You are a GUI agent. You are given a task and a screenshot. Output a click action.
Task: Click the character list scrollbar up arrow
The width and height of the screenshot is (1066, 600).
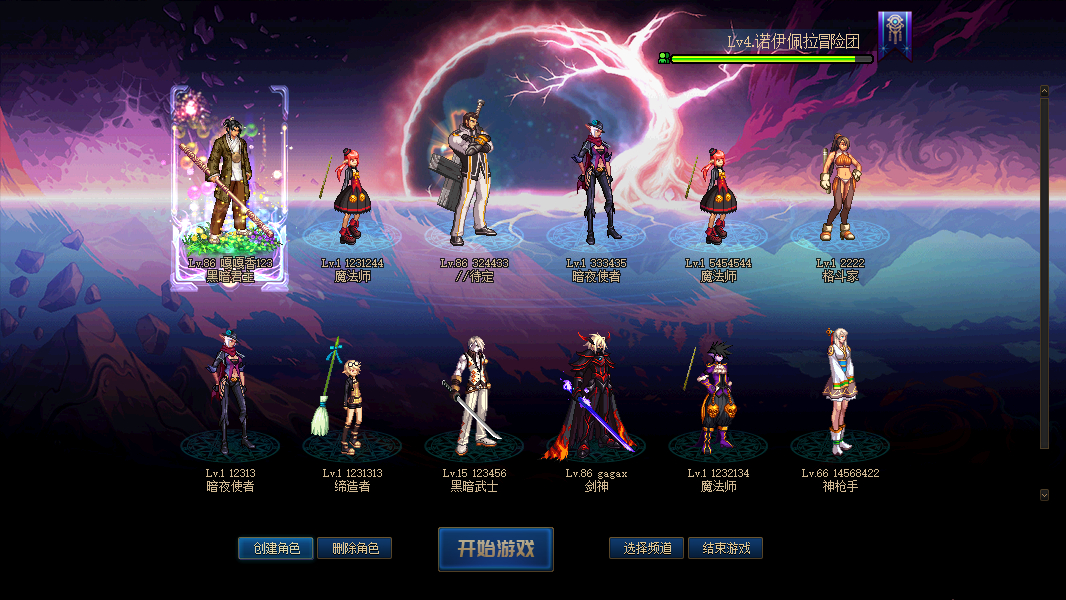coord(1044,91)
